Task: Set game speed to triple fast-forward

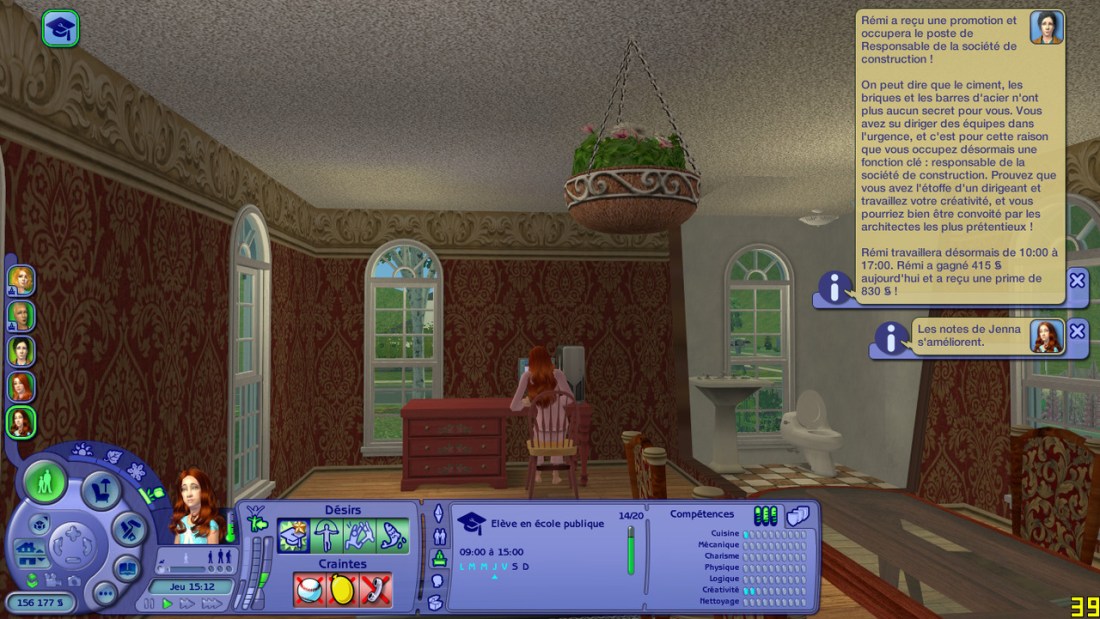Action: click(212, 604)
